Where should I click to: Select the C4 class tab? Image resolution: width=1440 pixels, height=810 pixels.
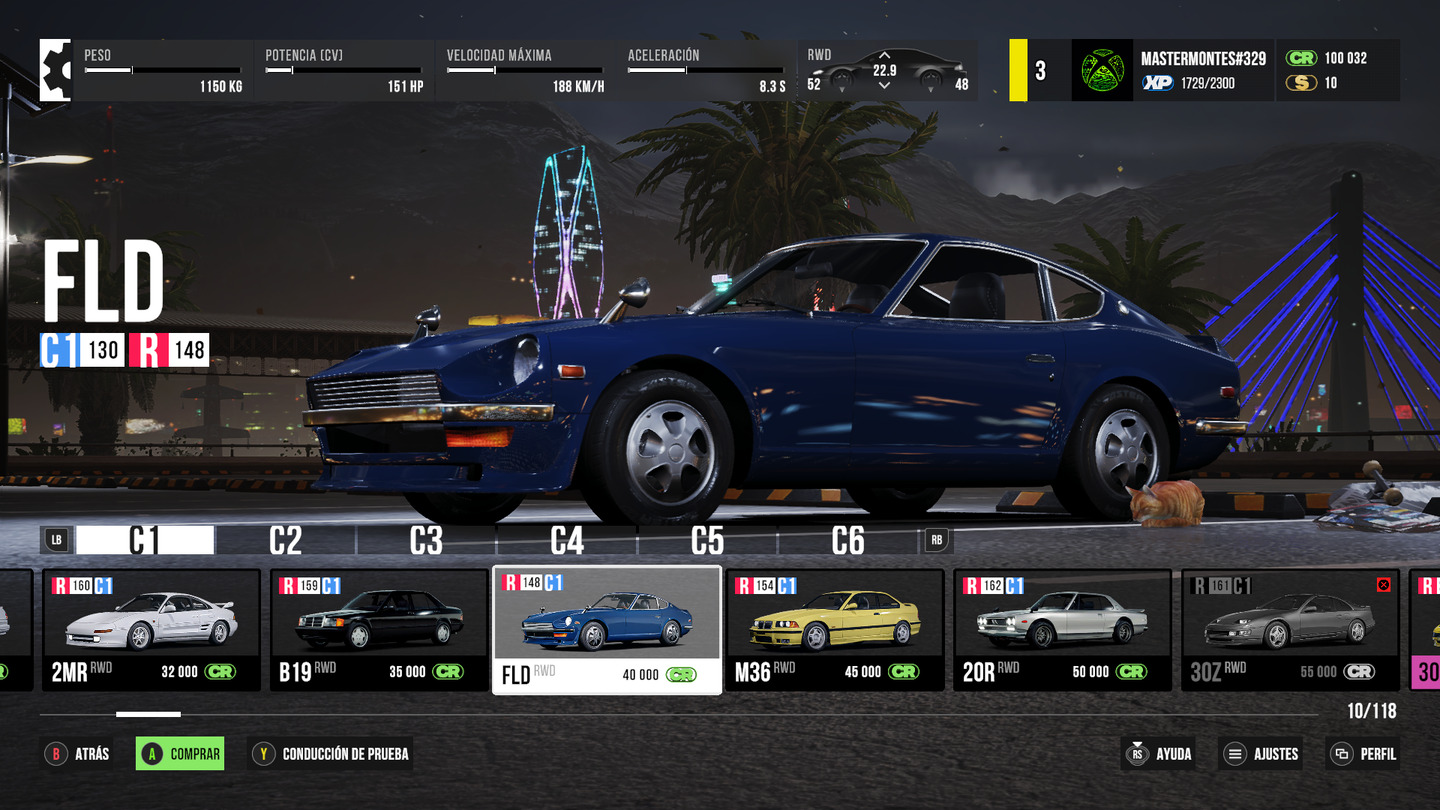click(567, 541)
